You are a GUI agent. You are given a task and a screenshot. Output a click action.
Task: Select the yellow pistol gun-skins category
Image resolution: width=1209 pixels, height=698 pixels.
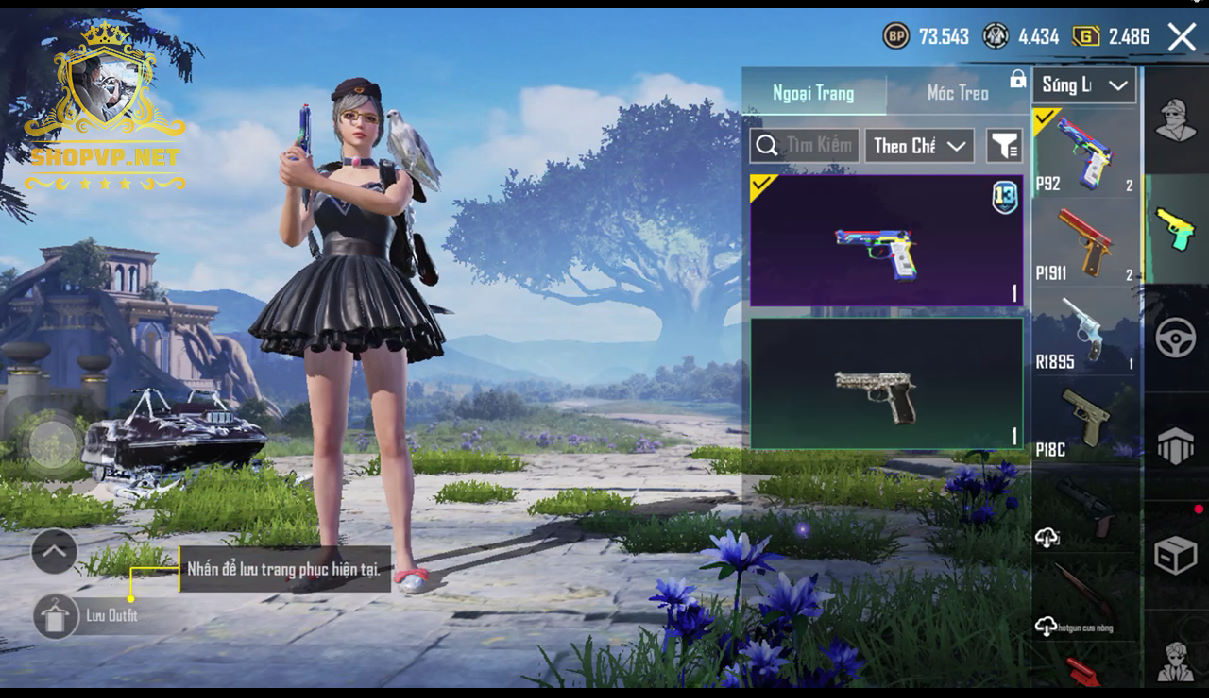[1176, 229]
